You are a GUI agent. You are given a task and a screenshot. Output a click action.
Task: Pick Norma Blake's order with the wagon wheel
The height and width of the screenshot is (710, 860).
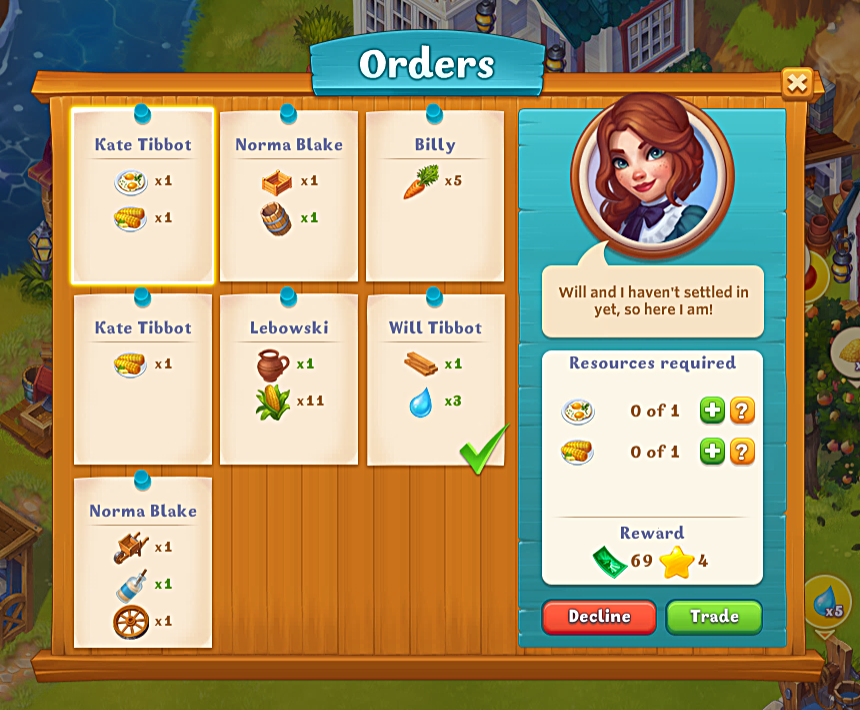point(143,563)
